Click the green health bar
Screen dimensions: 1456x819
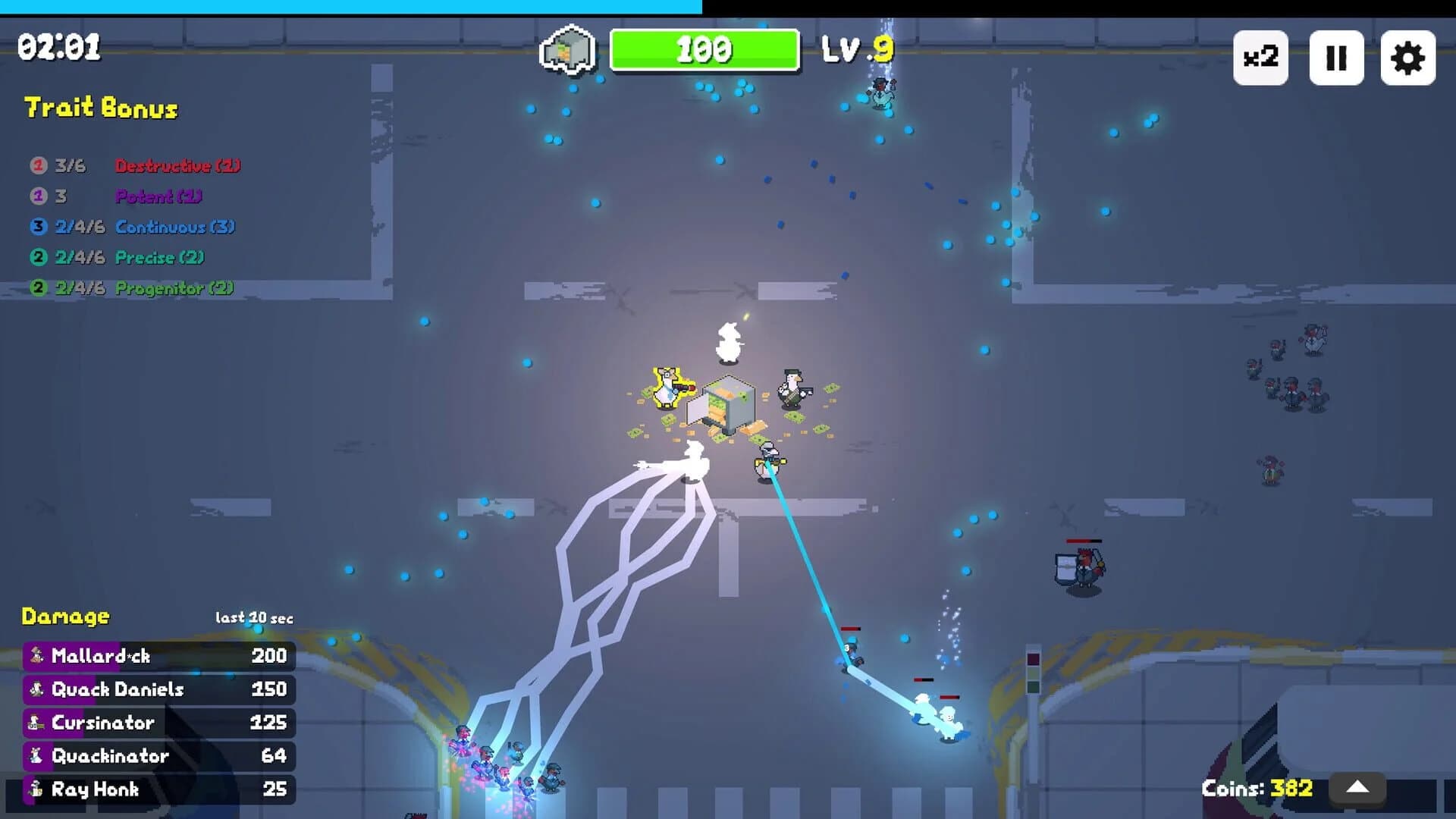705,51
